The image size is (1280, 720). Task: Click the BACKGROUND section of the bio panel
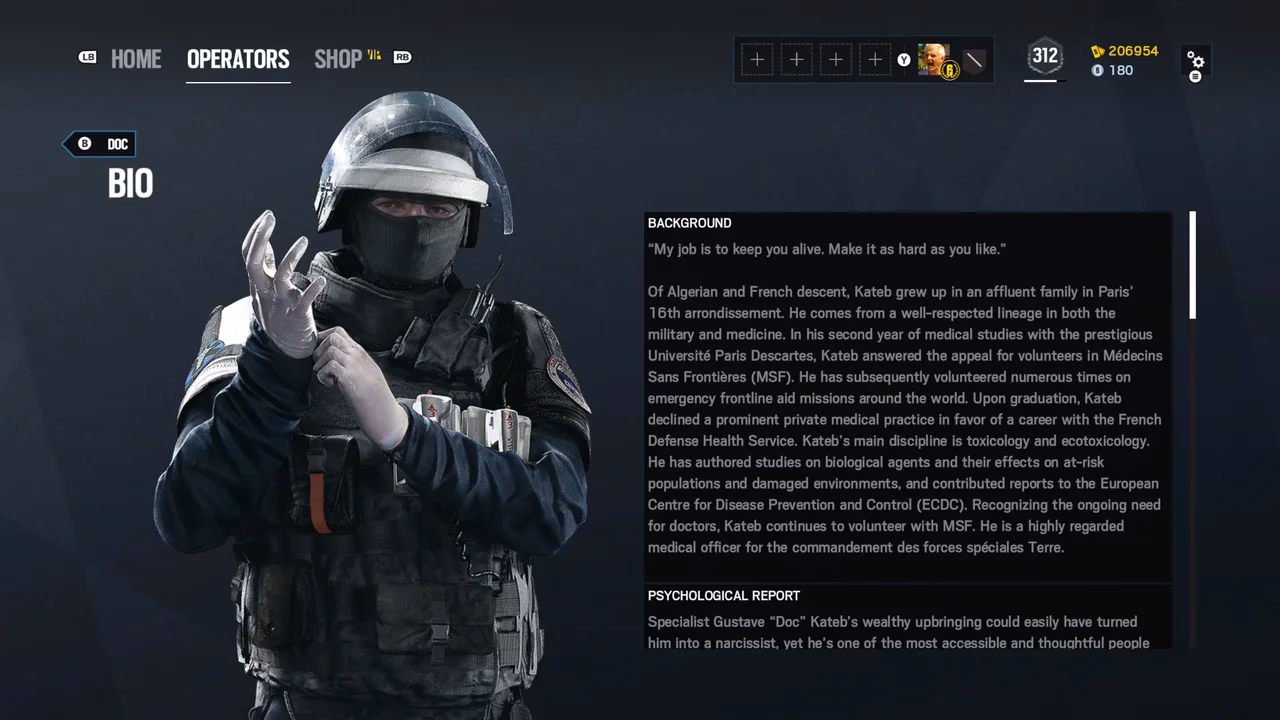coord(689,222)
